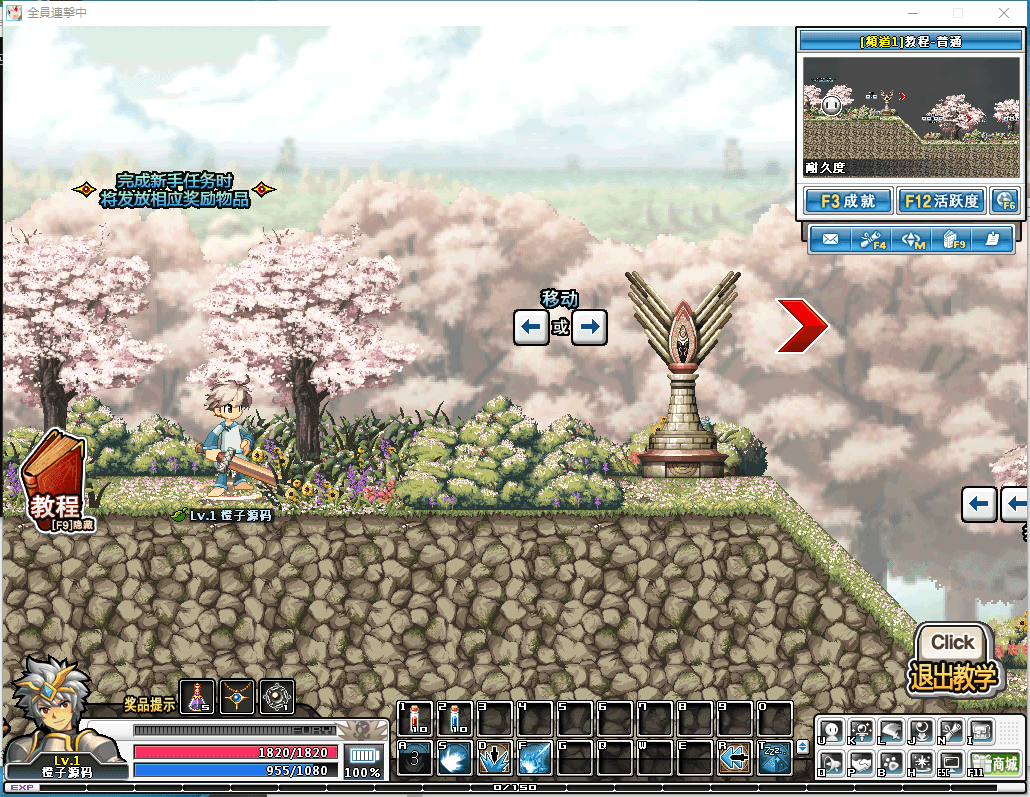
Task: Activate the downward arrow skill on D
Action: click(495, 758)
